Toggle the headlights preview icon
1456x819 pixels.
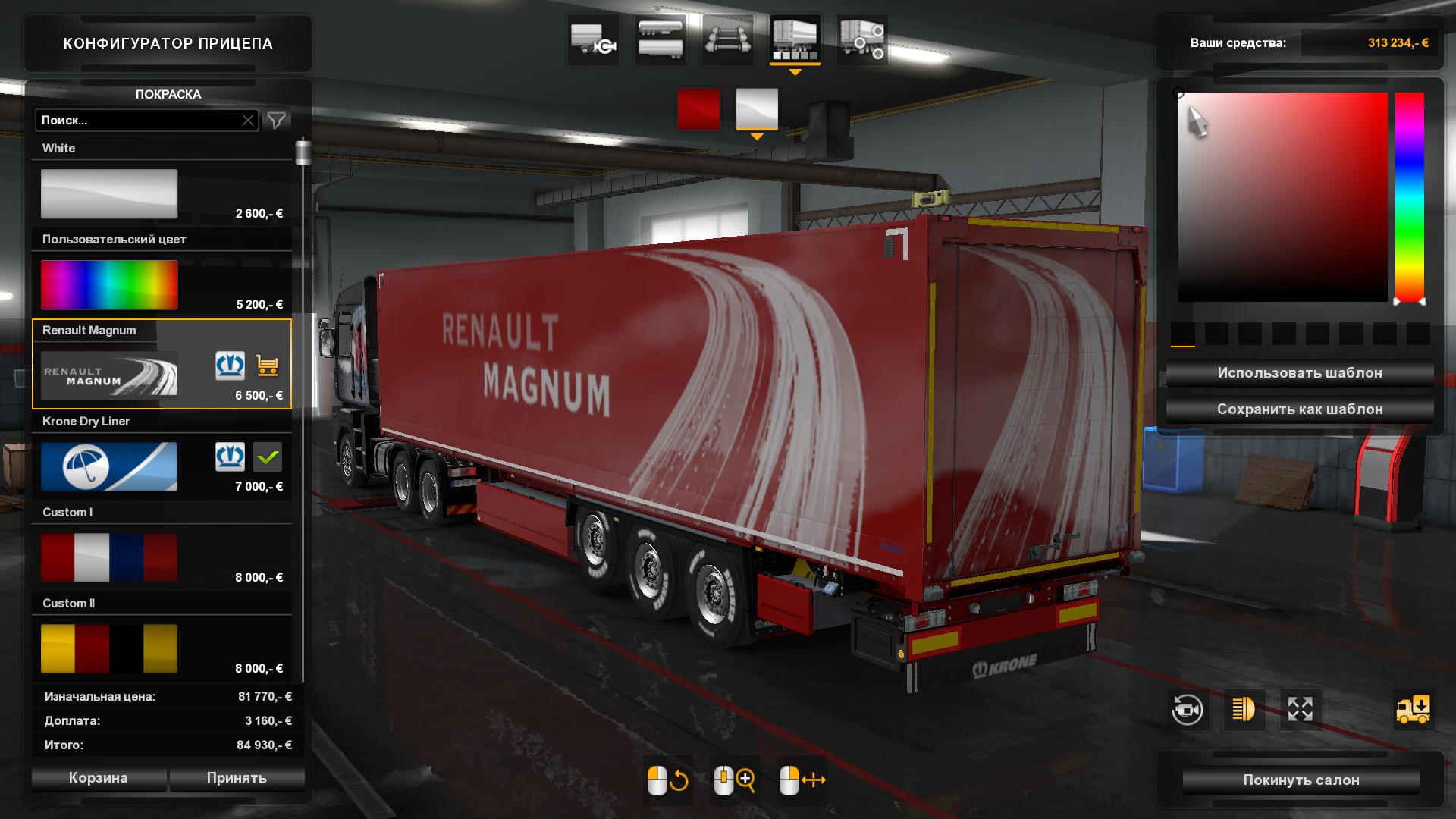click(1244, 710)
